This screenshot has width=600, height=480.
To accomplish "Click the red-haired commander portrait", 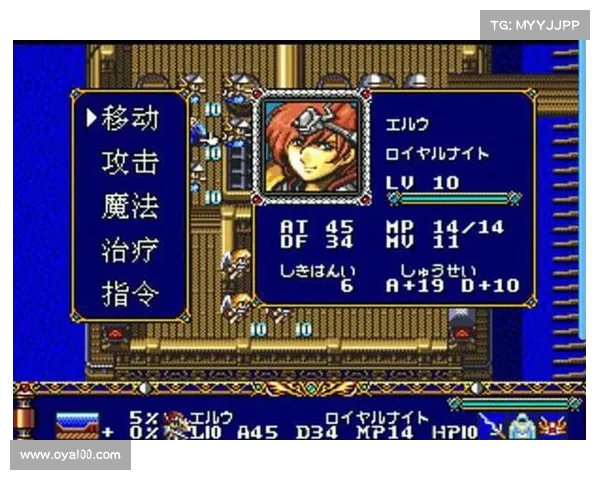I will click(309, 145).
